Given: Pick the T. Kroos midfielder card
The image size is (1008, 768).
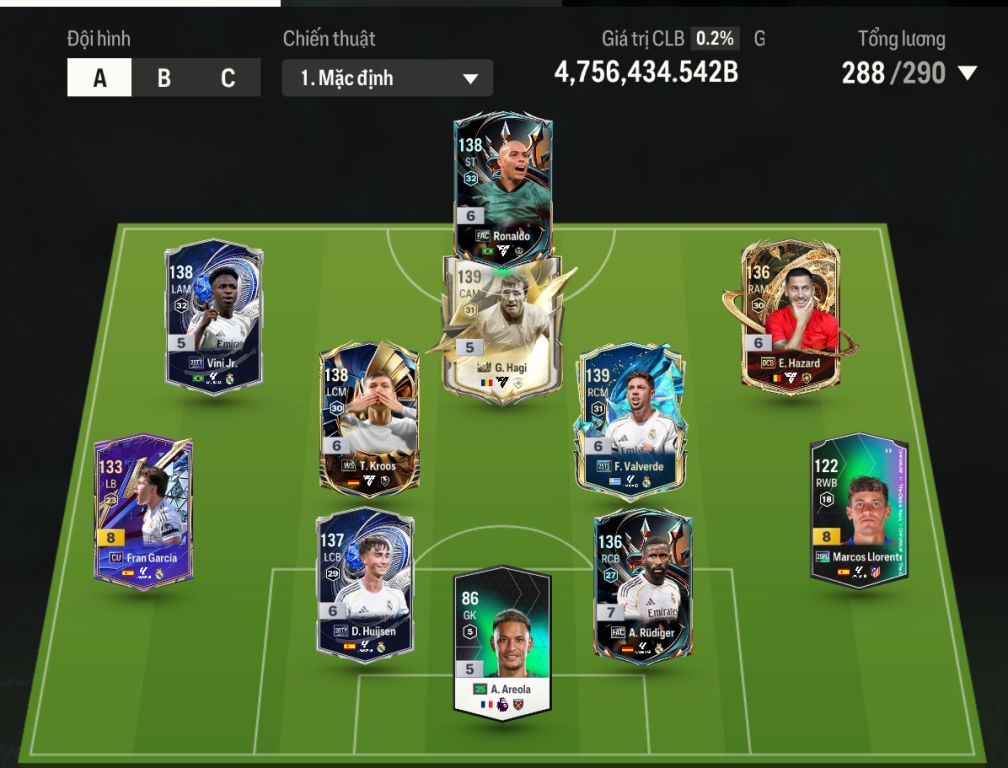Looking at the screenshot, I should coord(369,418).
